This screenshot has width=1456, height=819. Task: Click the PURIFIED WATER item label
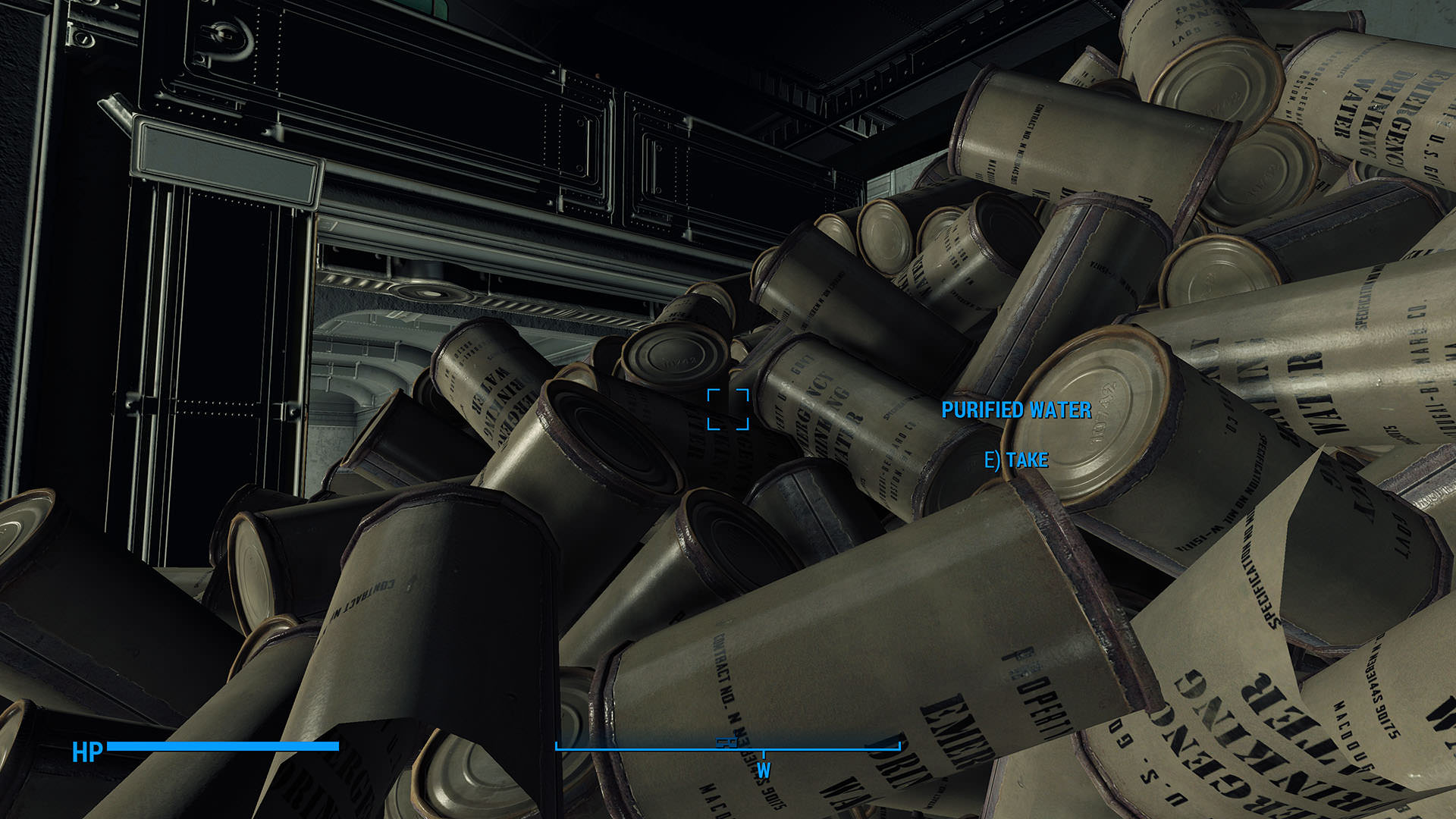tap(1016, 412)
